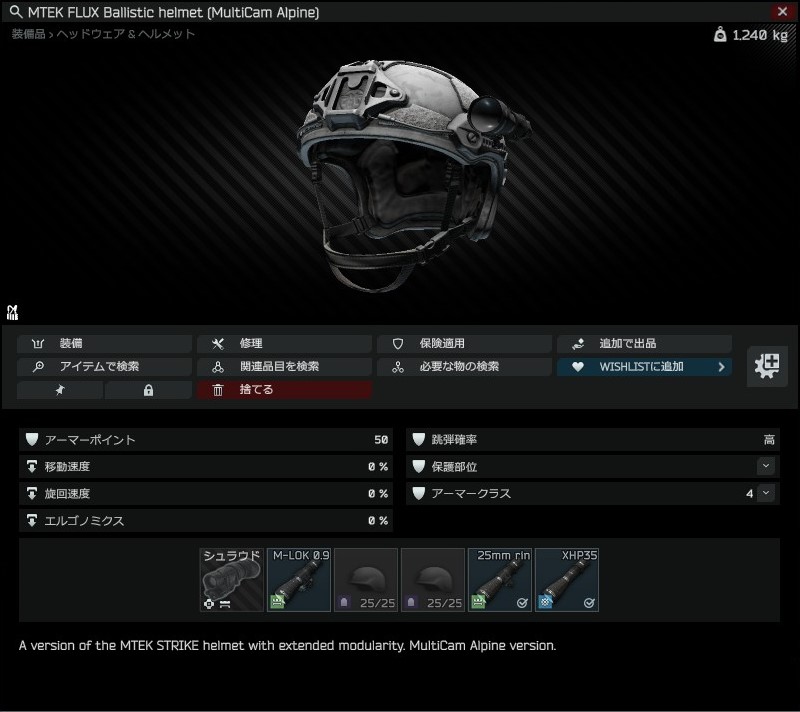800x712 pixels.
Task: Open the ヘッドウェア＆ヘルメット breadcrumb category
Action: click(126, 34)
